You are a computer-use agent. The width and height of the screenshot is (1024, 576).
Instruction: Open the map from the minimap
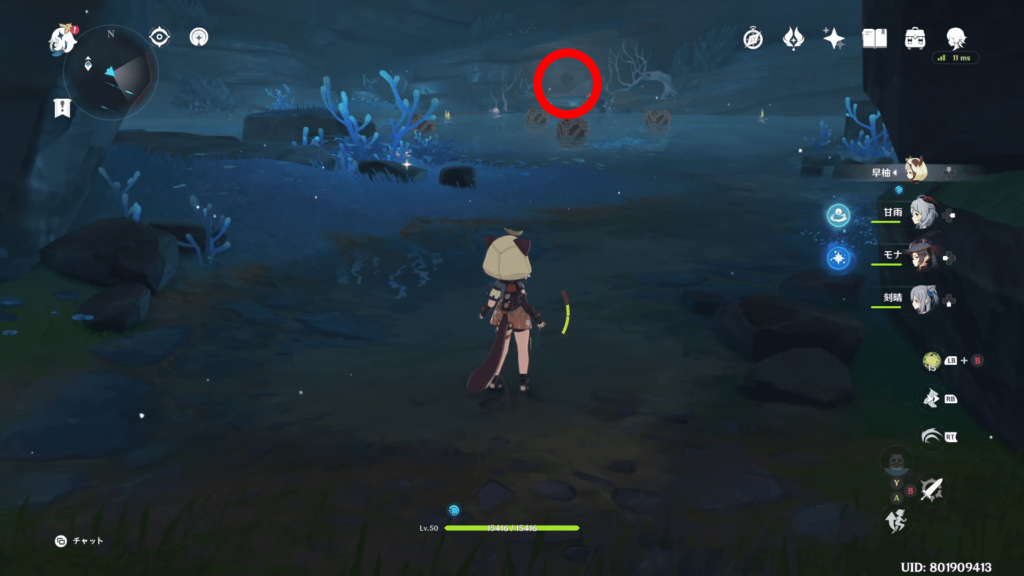pyautogui.click(x=110, y=68)
